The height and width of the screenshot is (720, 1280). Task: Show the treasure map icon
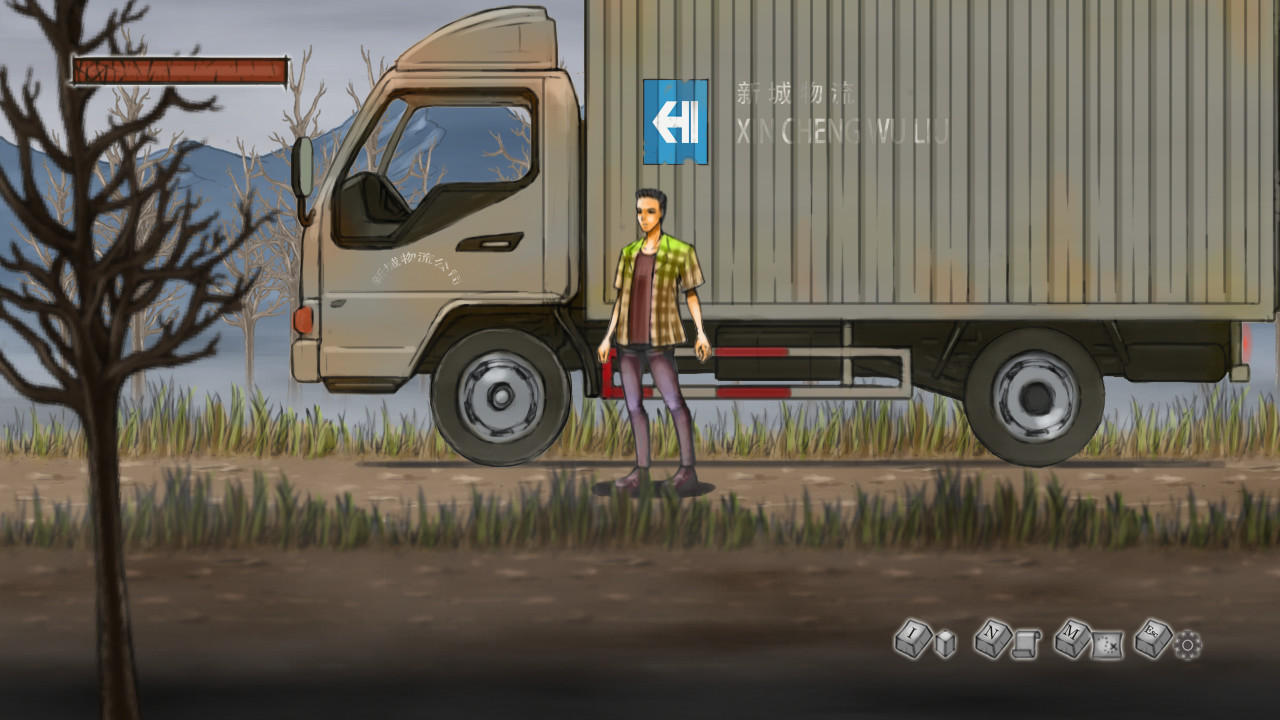coord(1107,646)
